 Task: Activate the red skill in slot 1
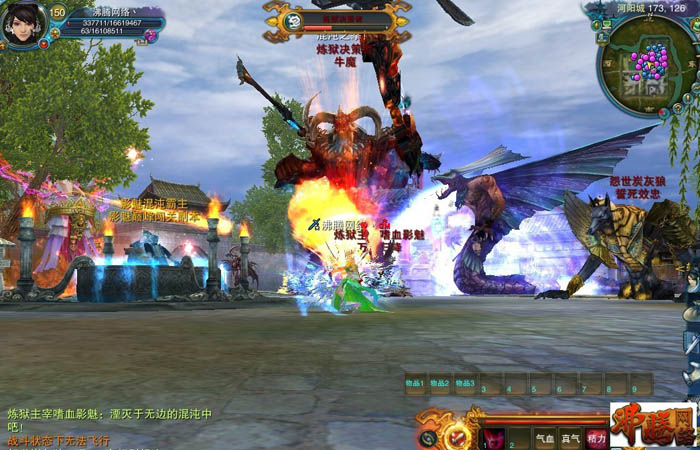(494, 438)
